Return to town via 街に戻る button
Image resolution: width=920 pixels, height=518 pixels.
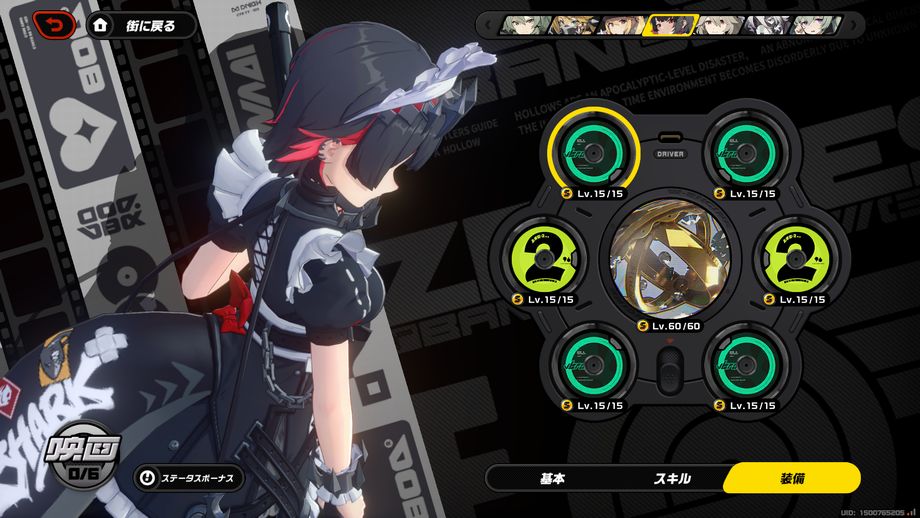coord(142,25)
